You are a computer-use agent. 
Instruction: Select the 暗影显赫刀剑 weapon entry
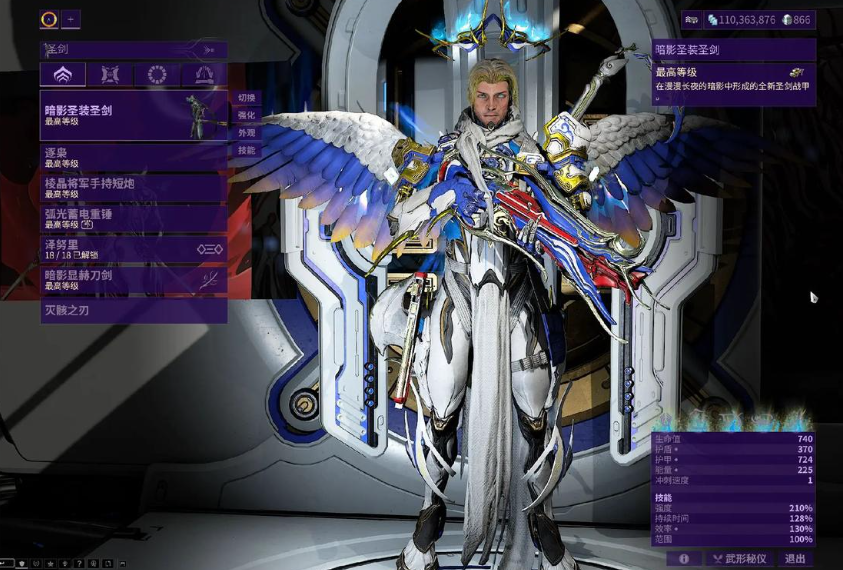[x=133, y=280]
